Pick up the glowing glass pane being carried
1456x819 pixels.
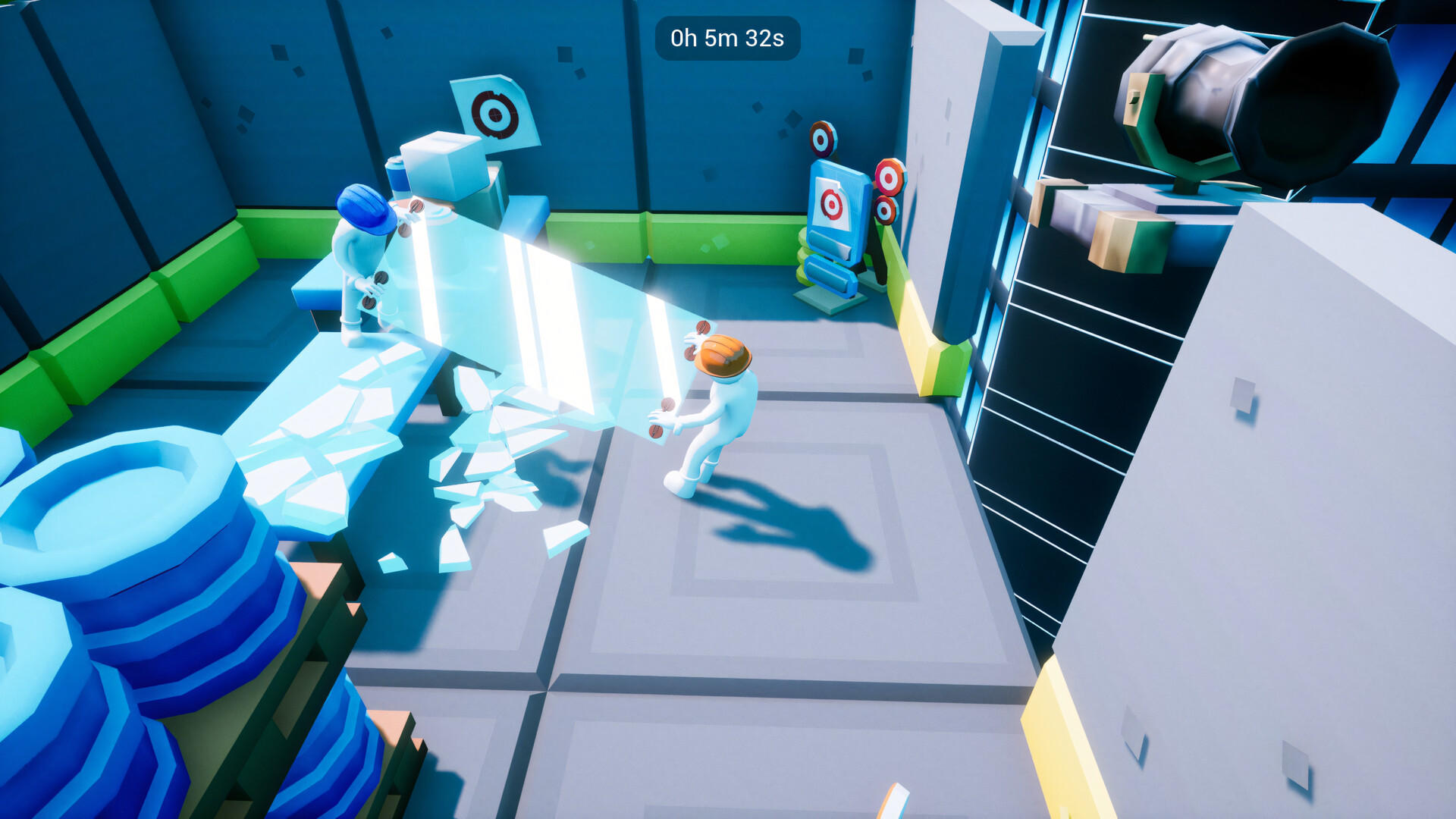(531, 303)
